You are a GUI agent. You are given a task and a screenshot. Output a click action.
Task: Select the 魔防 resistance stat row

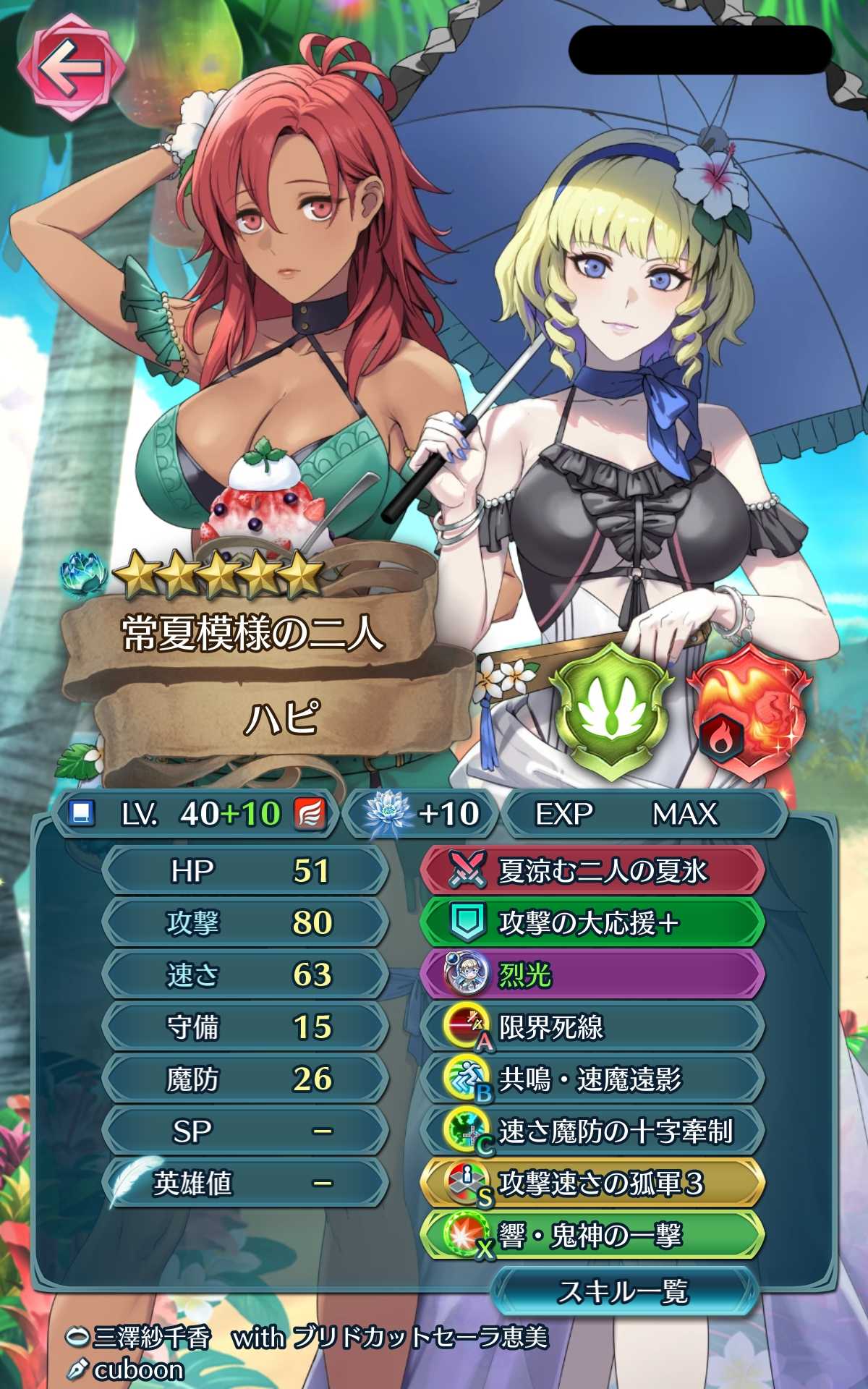tap(246, 1079)
